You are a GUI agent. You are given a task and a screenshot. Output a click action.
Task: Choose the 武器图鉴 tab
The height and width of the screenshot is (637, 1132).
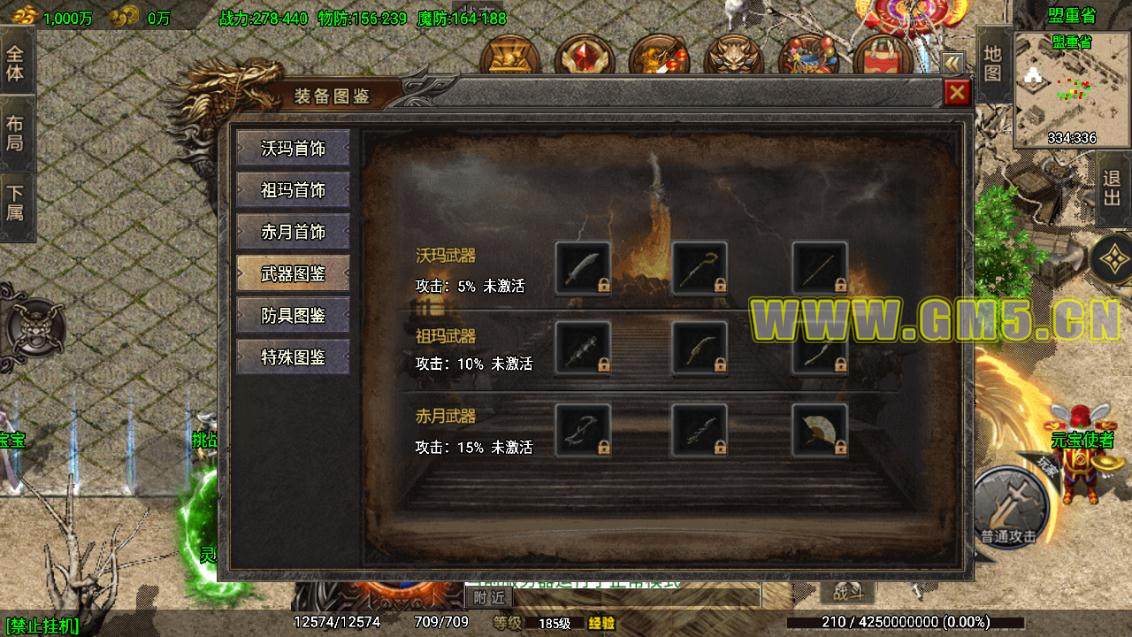tap(293, 273)
